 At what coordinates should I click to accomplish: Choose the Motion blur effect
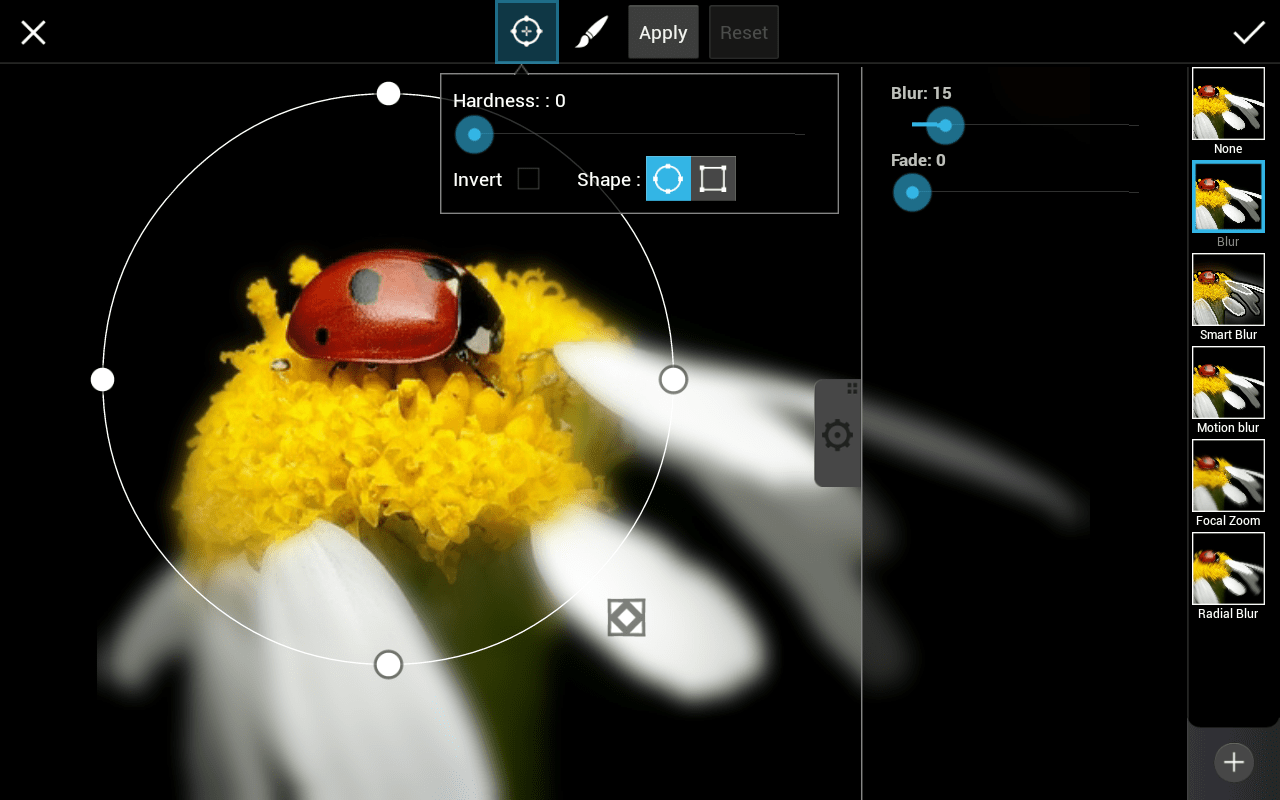1228,382
